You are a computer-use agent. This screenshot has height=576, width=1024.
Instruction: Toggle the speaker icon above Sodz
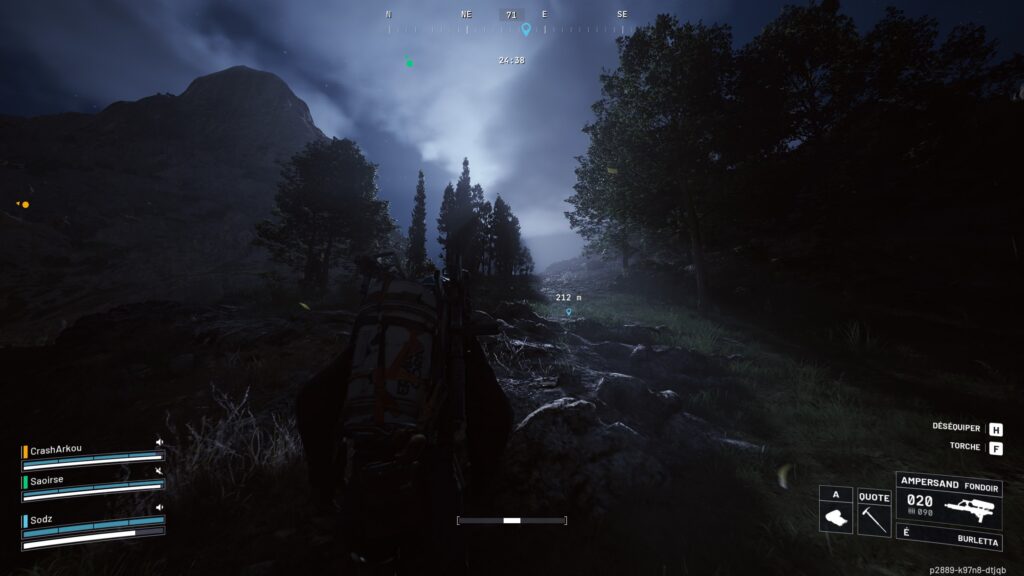coord(158,508)
